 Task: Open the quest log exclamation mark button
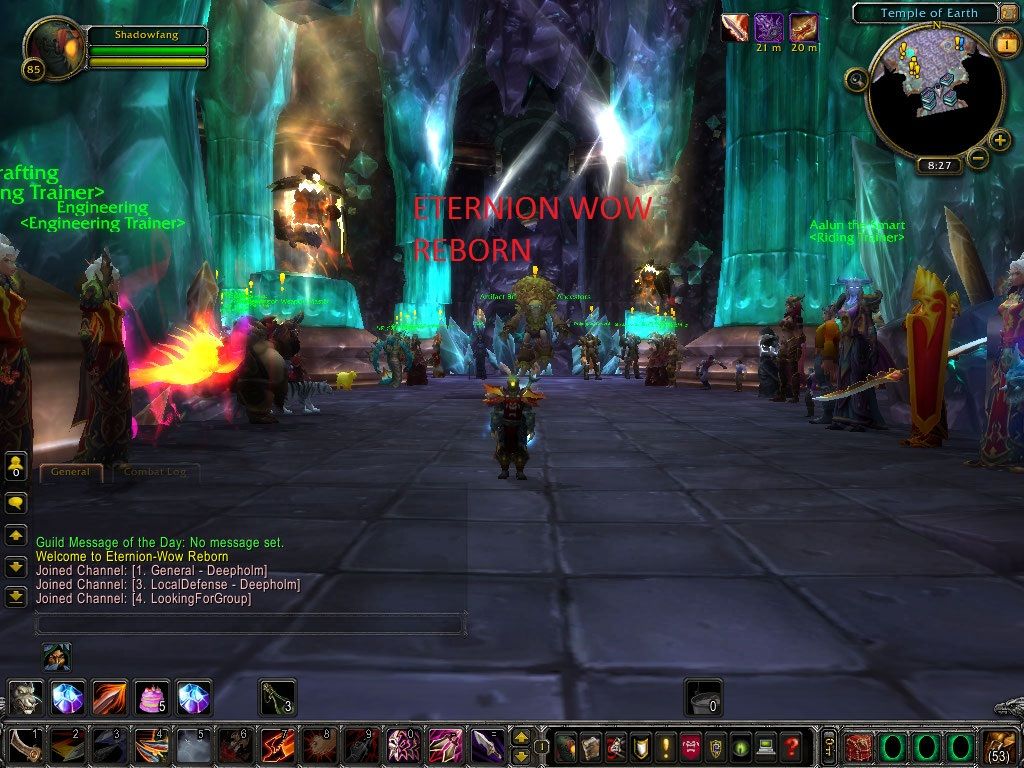664,747
